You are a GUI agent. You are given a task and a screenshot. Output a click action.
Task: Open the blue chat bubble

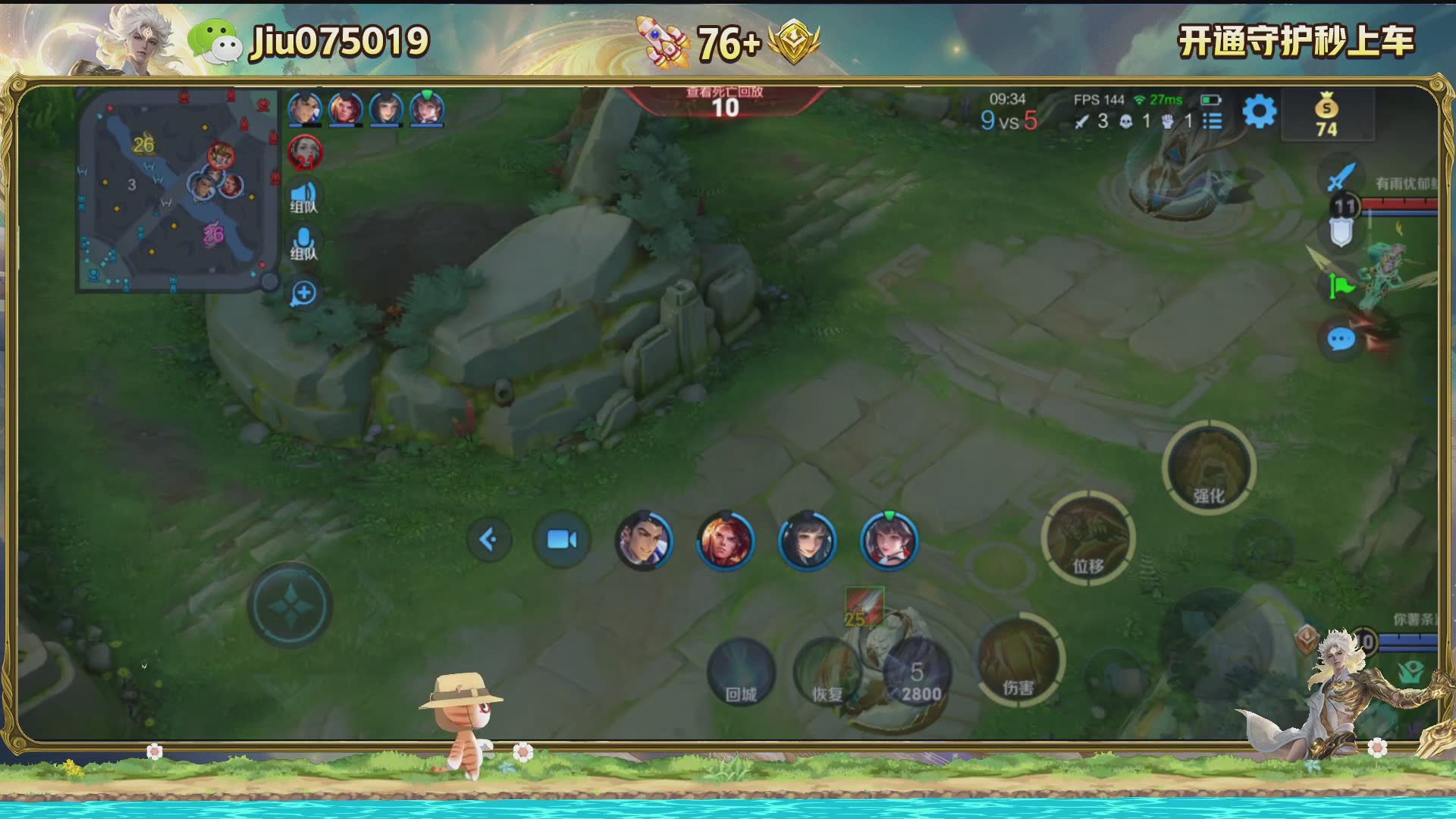pos(1341,339)
